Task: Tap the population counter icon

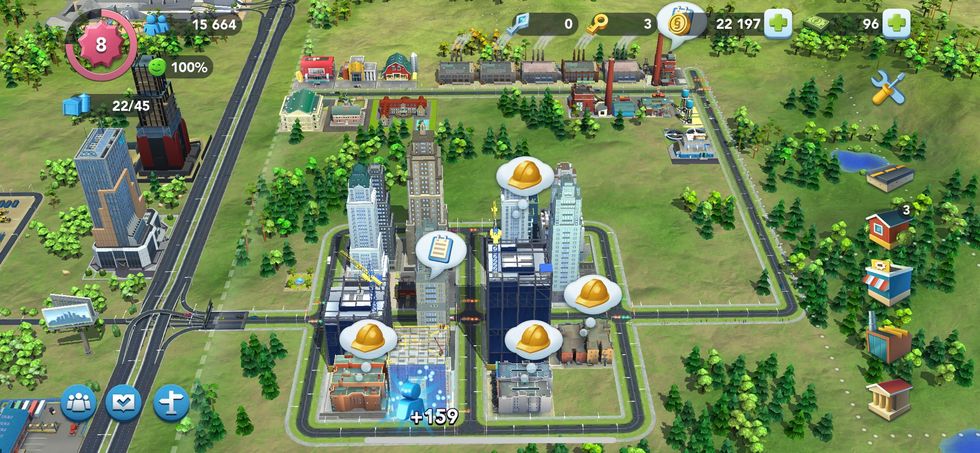Action: point(155,24)
